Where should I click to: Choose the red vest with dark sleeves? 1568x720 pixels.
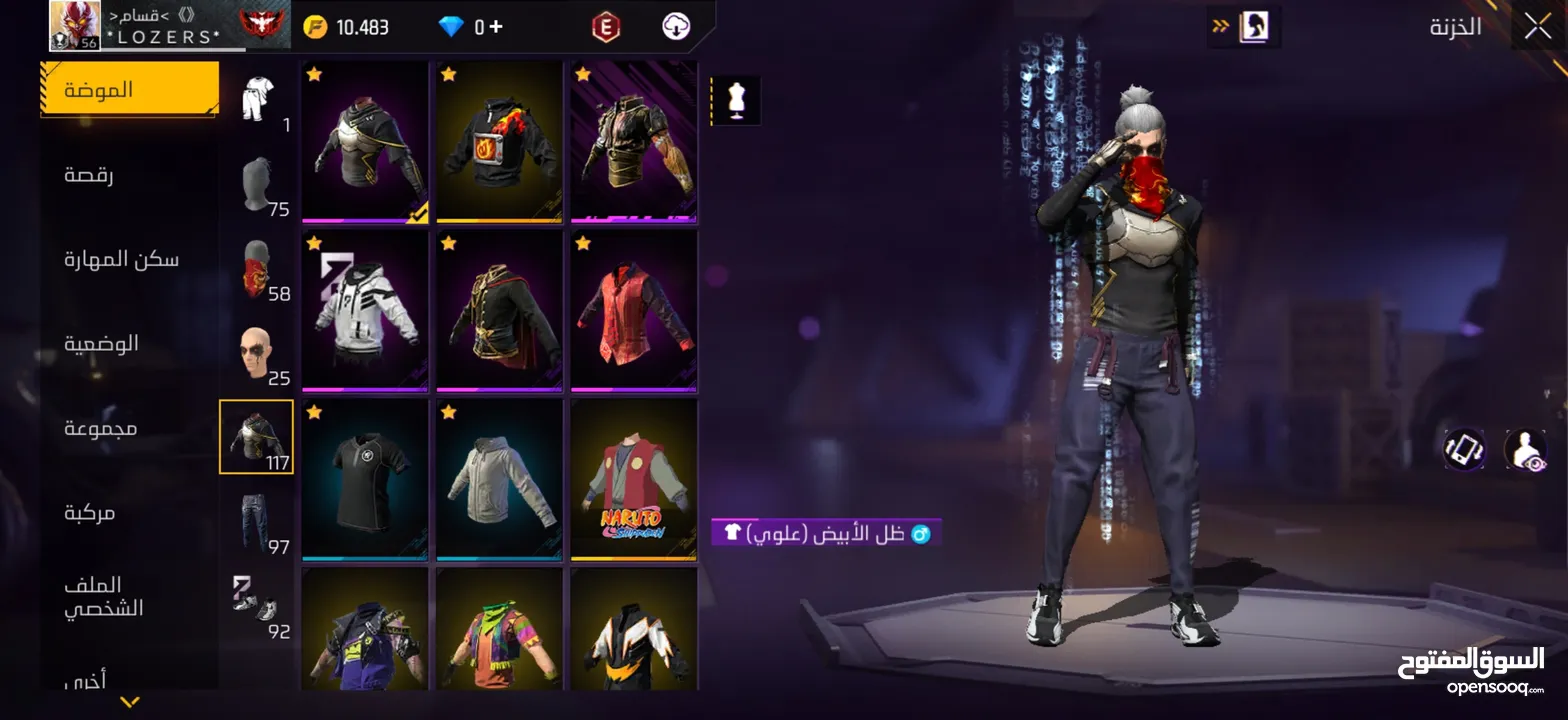[x=634, y=311]
